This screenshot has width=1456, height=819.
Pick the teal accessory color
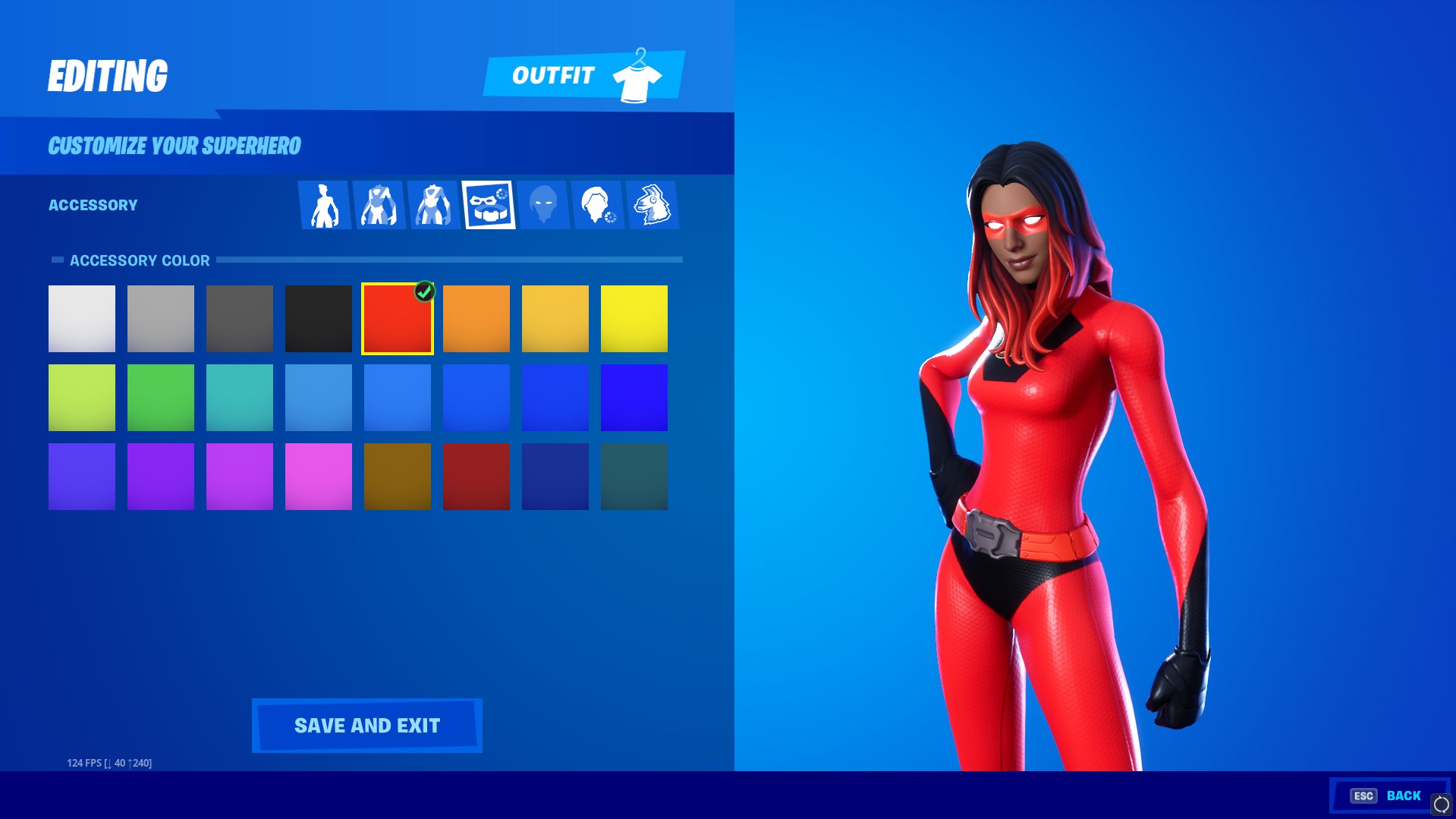(239, 397)
